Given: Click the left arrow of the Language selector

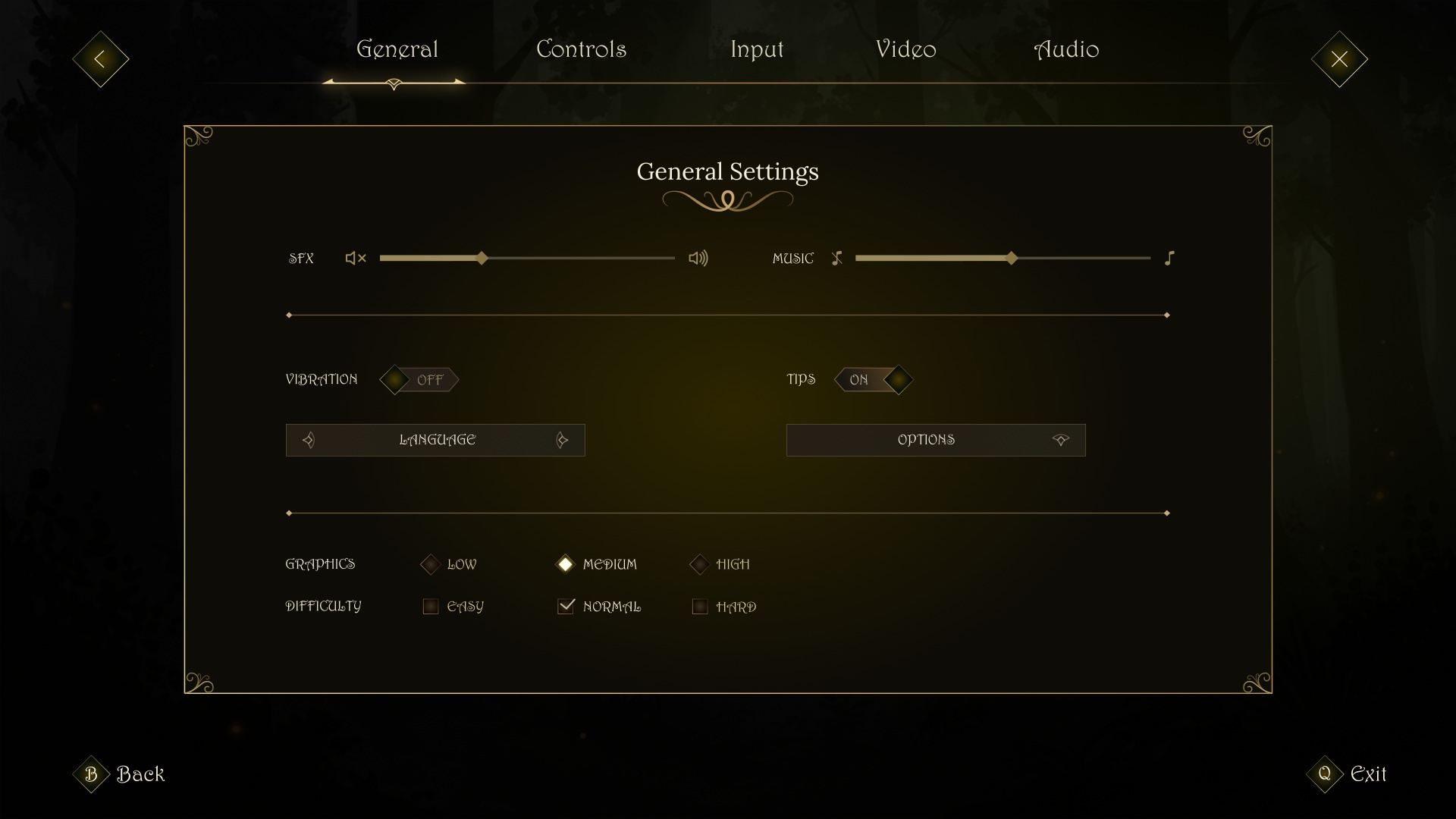Looking at the screenshot, I should coord(309,440).
